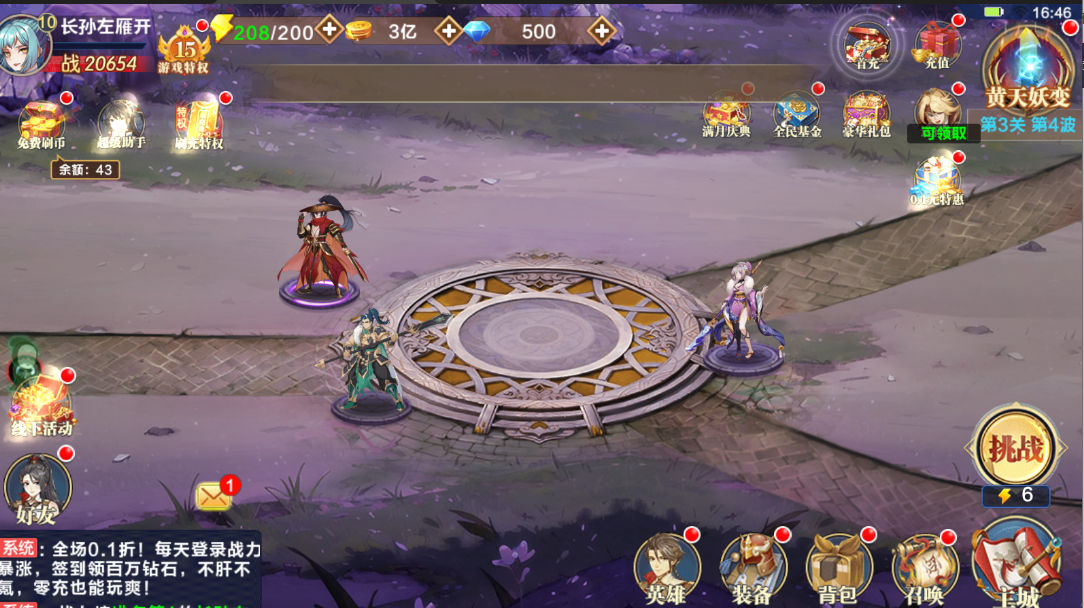Open the mail envelope
1084x608 pixels.
point(214,495)
